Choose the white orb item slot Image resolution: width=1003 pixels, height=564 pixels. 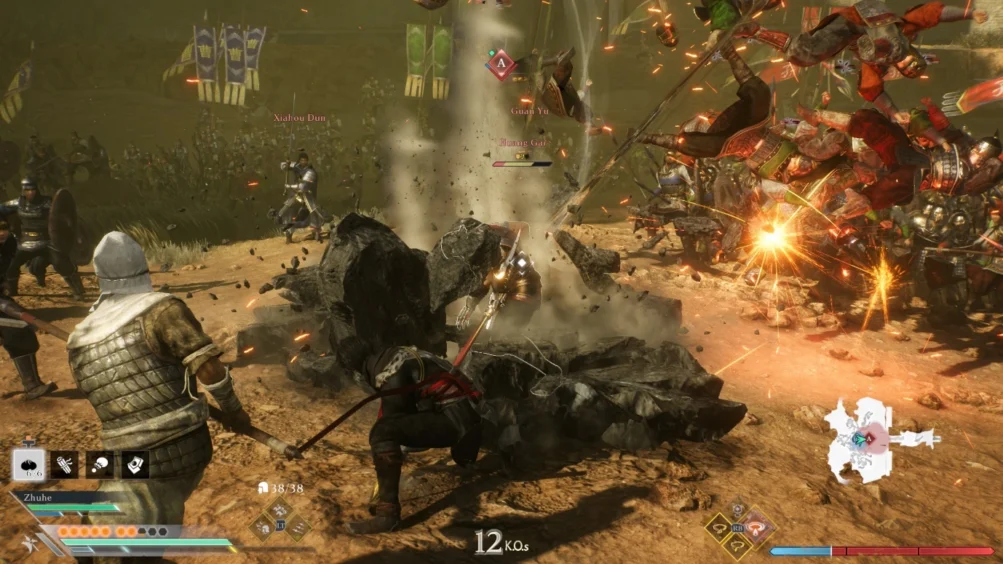(x=100, y=464)
